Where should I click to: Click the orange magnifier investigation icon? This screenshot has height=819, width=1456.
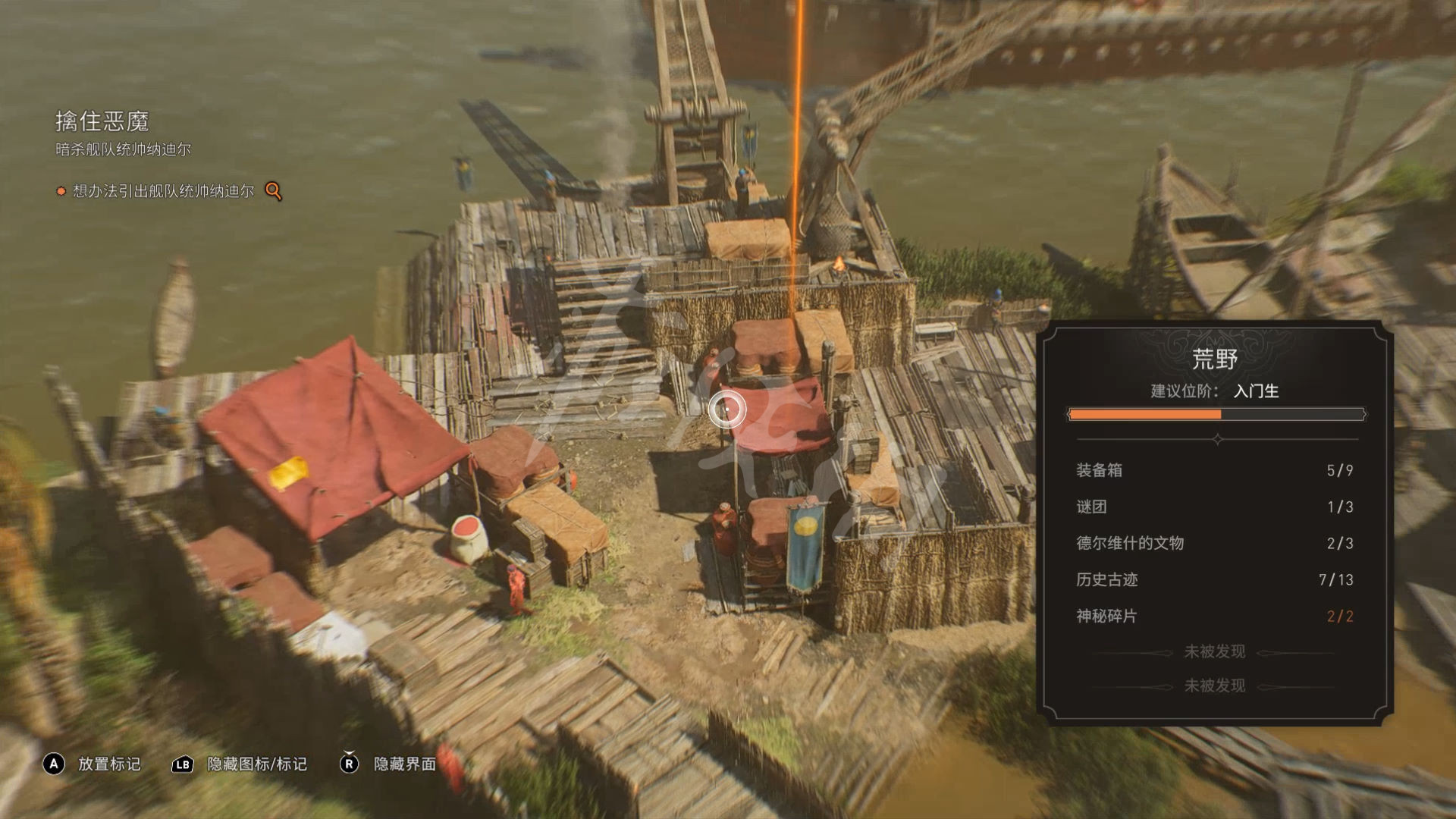coord(273,191)
